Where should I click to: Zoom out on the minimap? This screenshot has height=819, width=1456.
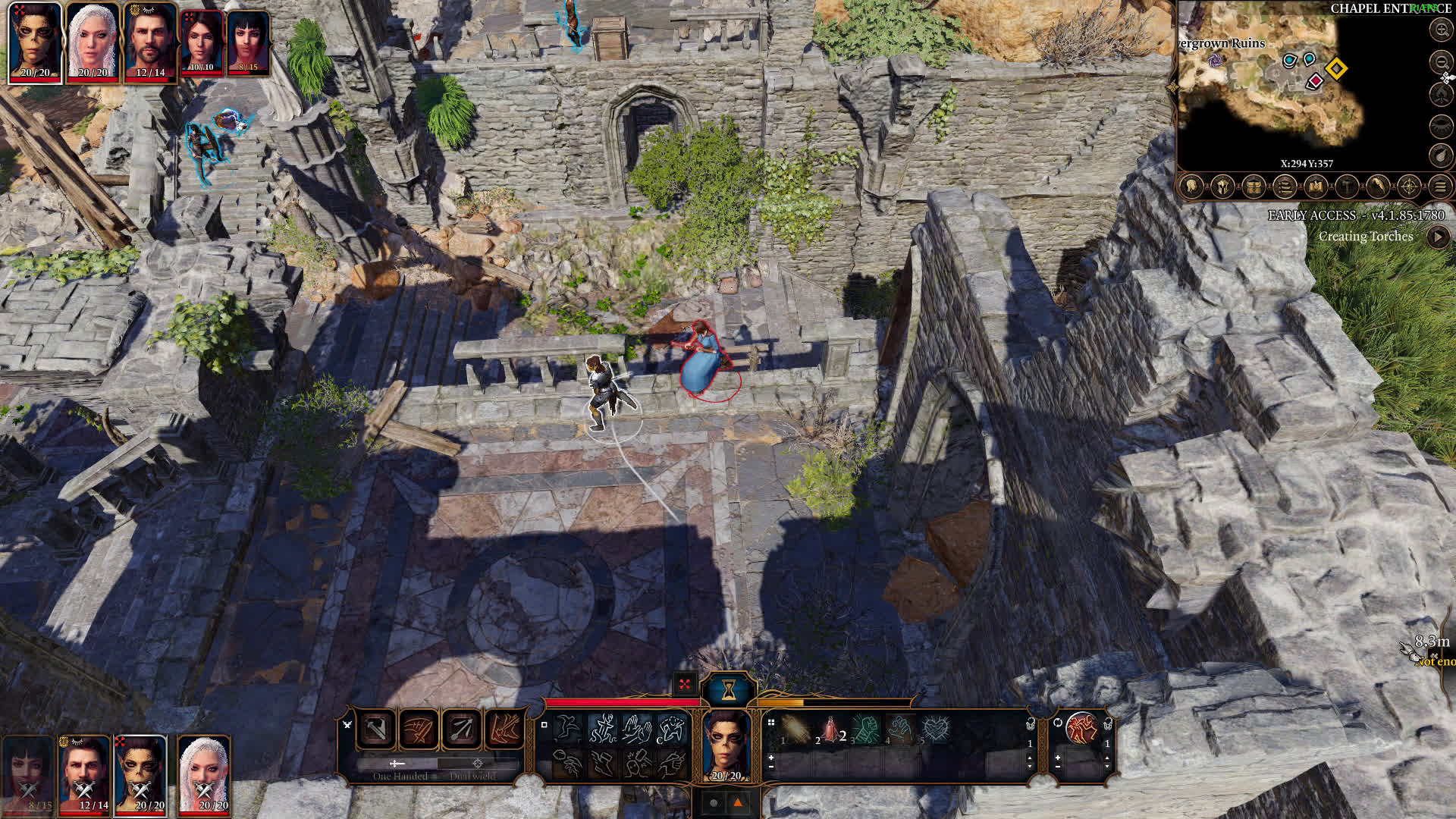click(1441, 61)
